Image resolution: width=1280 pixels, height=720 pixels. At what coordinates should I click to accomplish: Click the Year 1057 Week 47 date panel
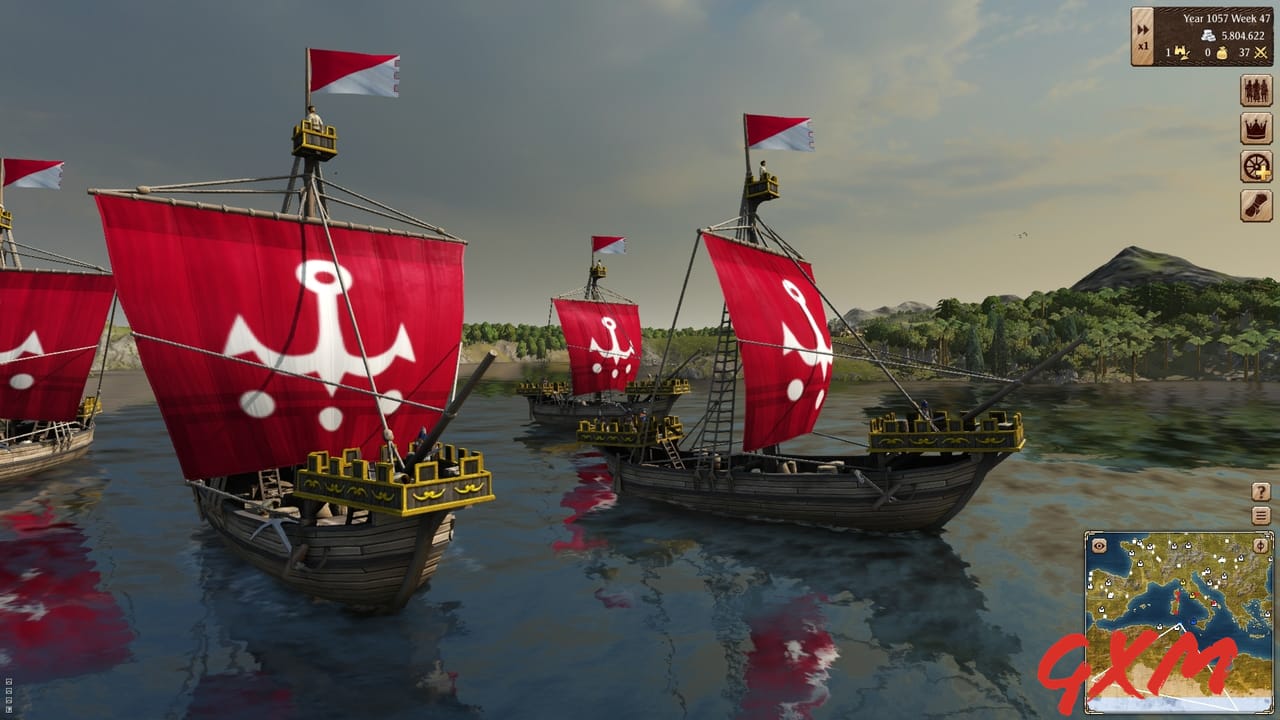pyautogui.click(x=1225, y=17)
